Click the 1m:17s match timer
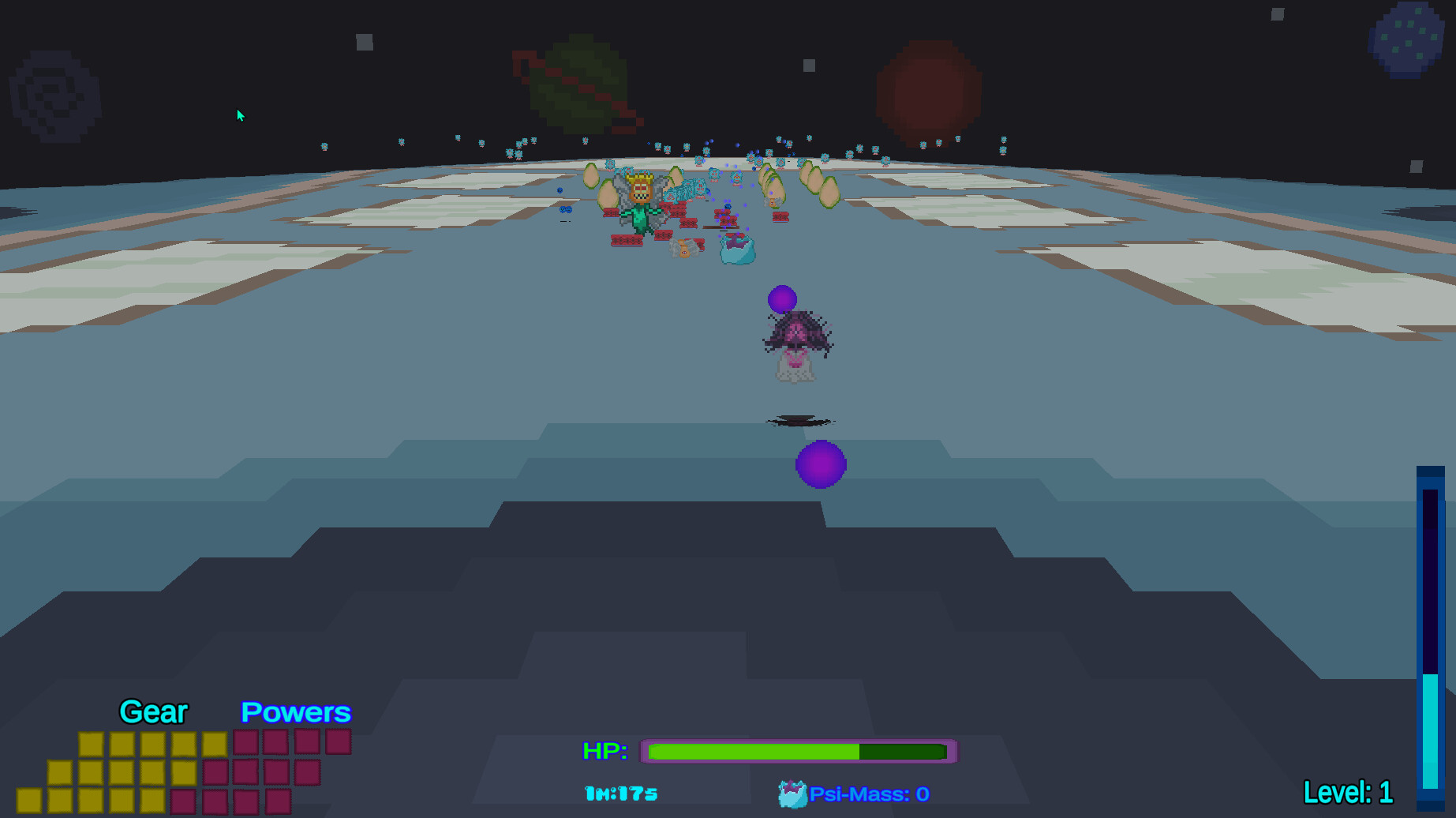 click(619, 794)
